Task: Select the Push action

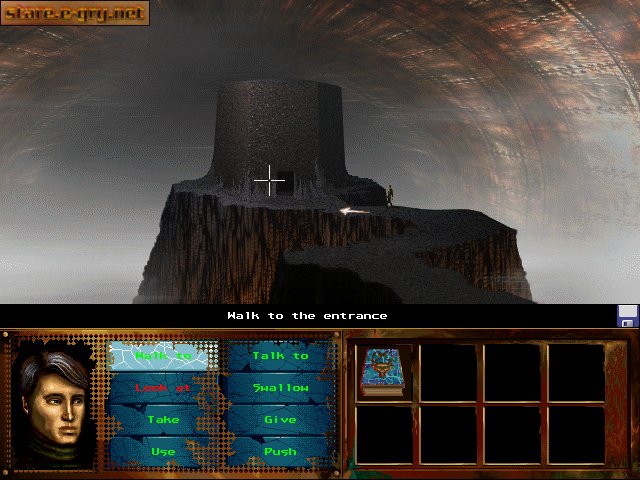Action: [280, 452]
